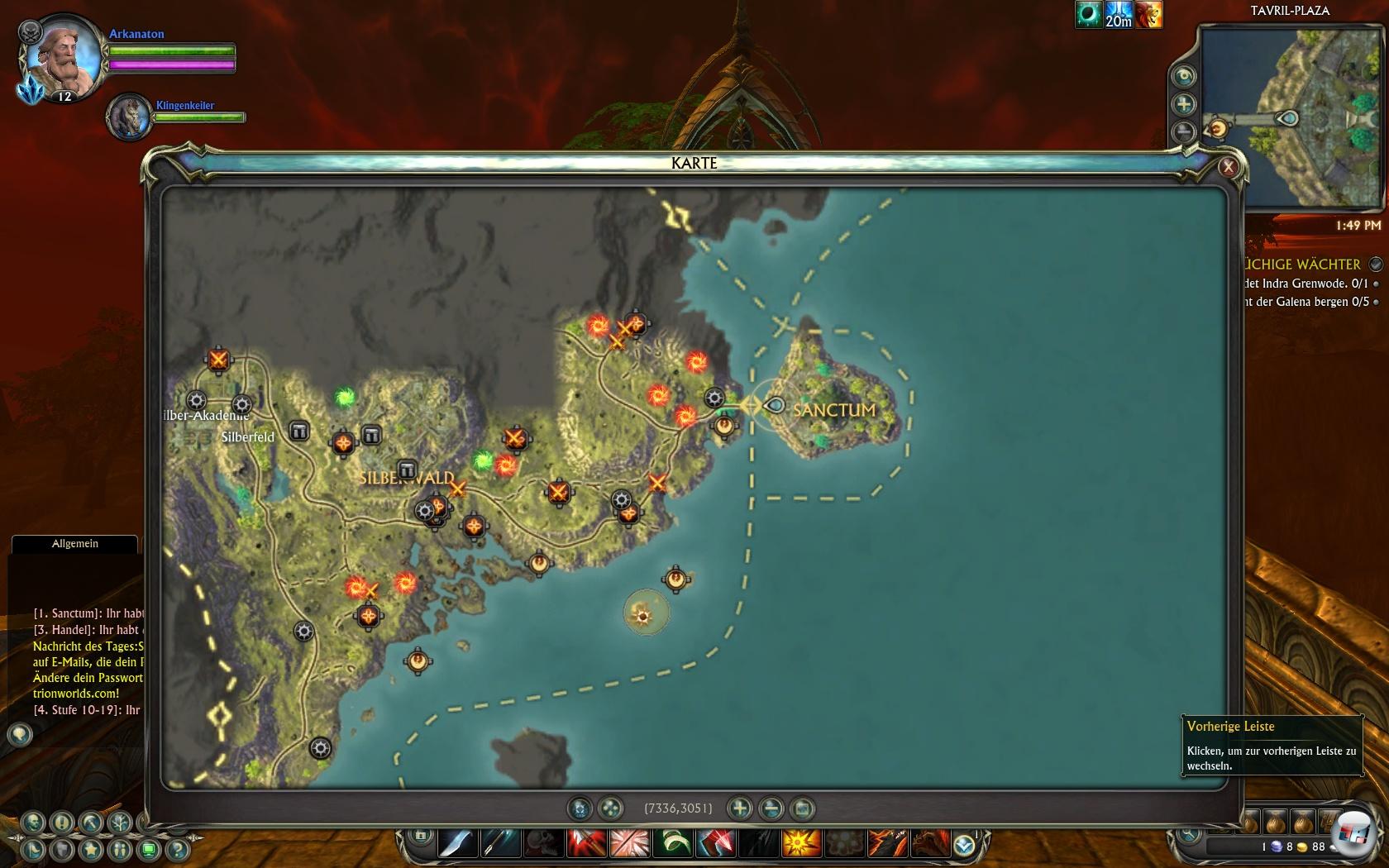The height and width of the screenshot is (868, 1389).
Task: Open the green monitor system menu icon
Action: click(x=149, y=849)
